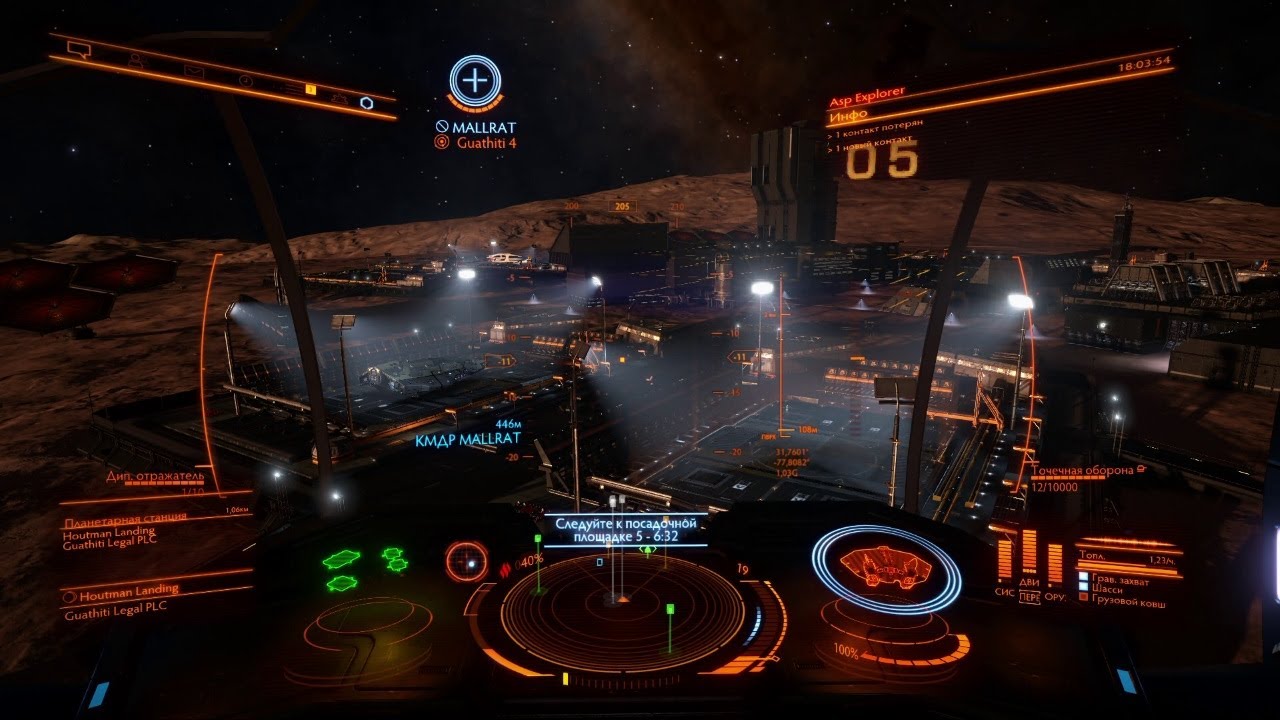
Task: Choose the ОРУ weapons power column
Action: [x=1055, y=563]
